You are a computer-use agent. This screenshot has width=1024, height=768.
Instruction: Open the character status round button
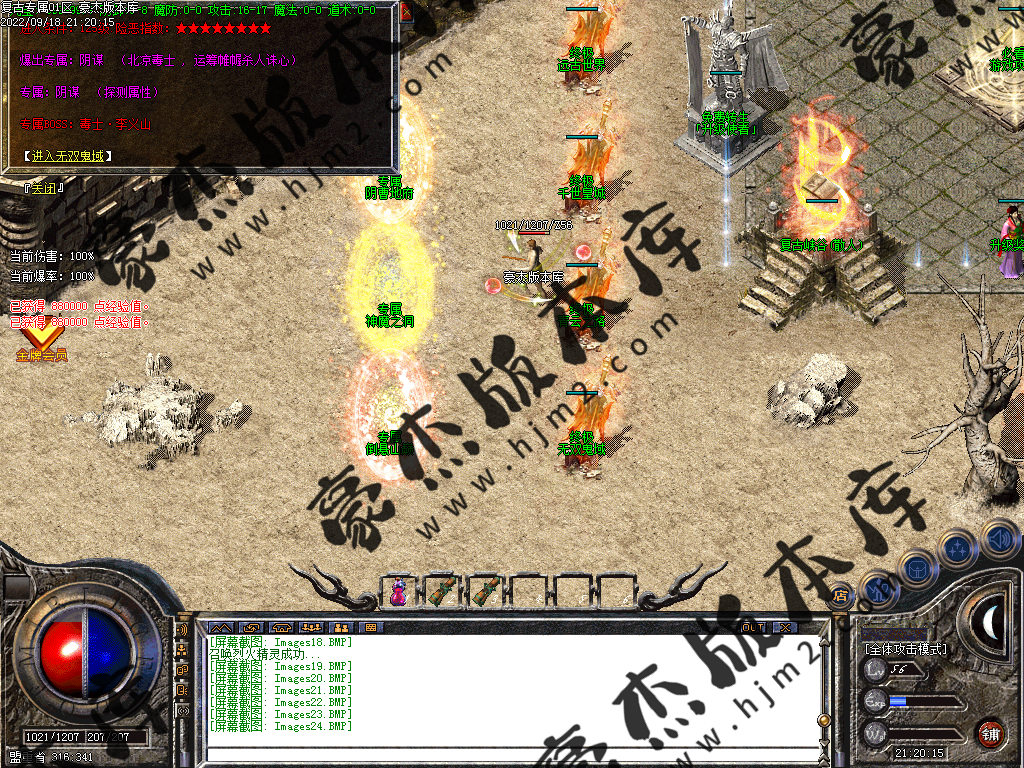point(878,588)
